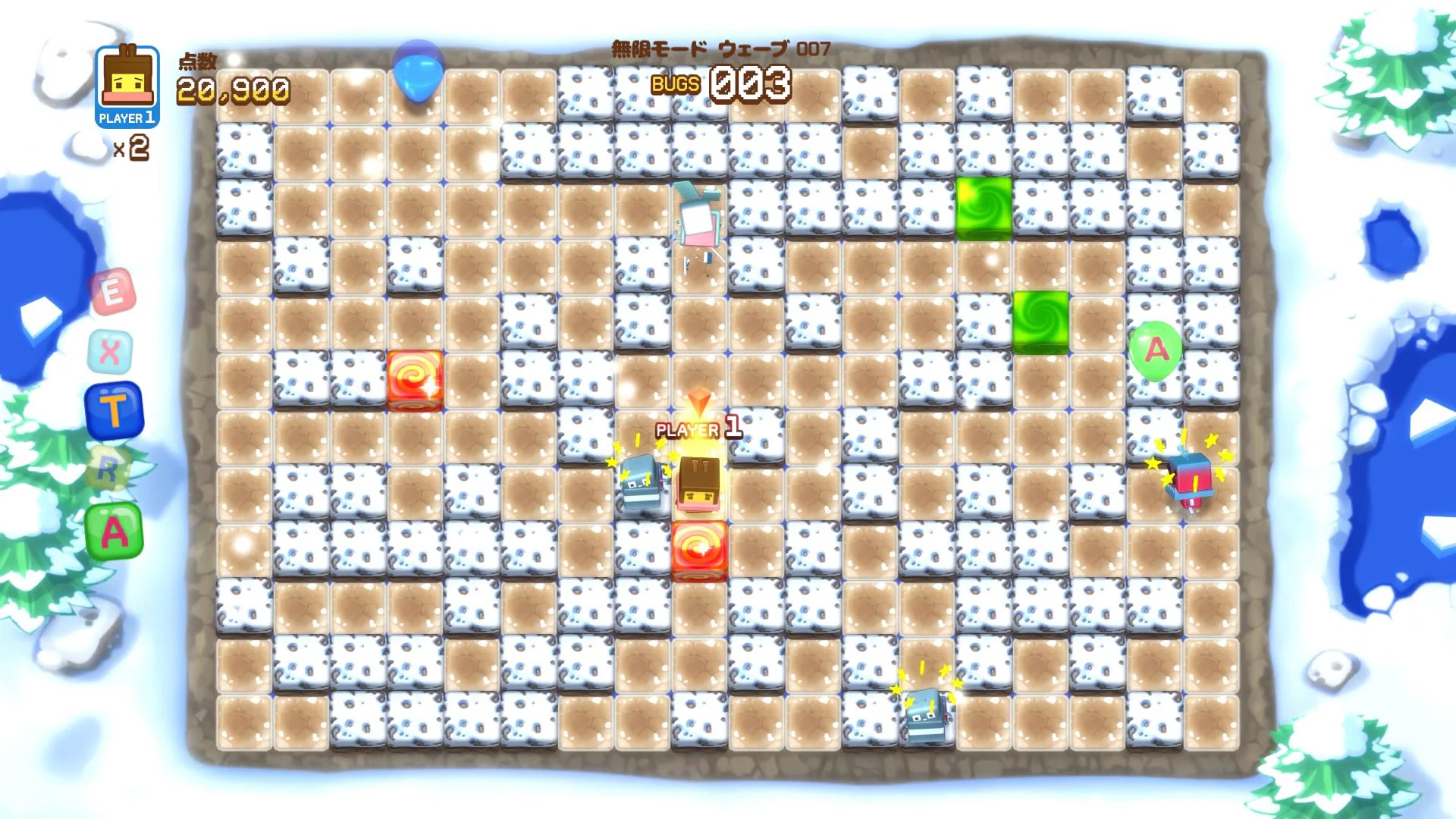Screen dimensions: 1456x819
Task: Click the BUGS counter icon
Action: [x=674, y=85]
